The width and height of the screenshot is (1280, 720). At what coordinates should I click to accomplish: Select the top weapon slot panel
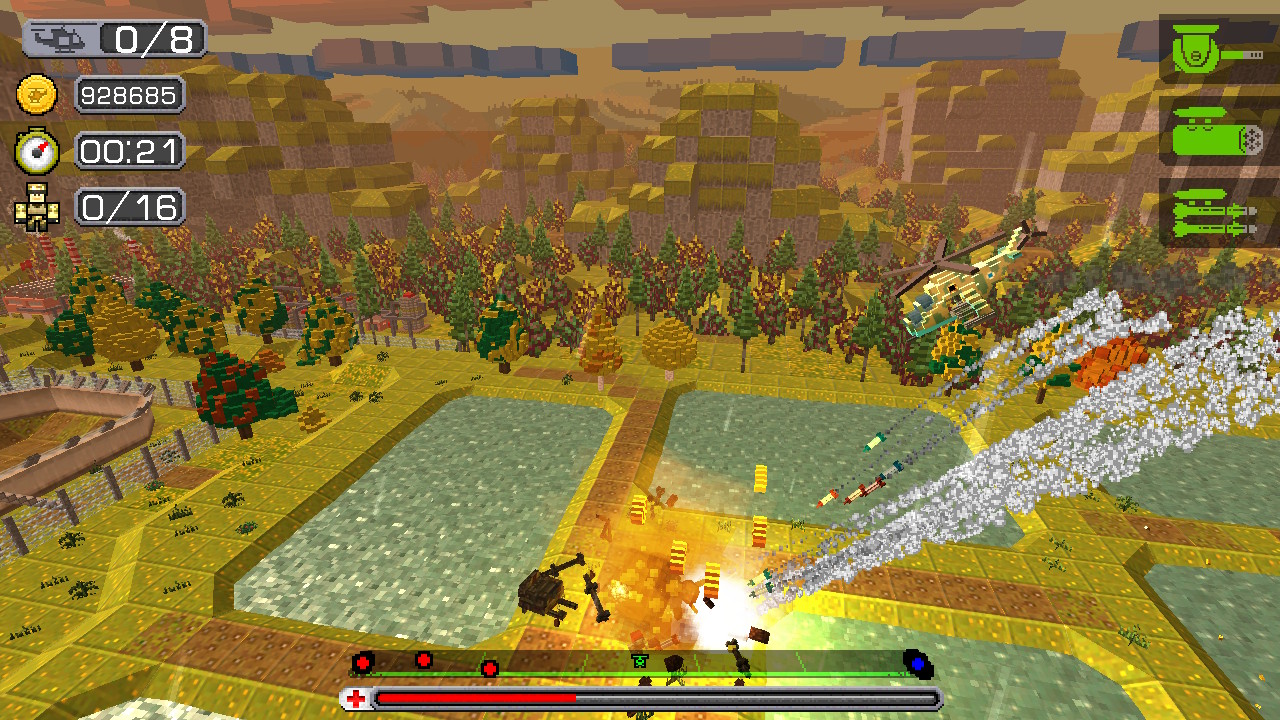pyautogui.click(x=1211, y=47)
